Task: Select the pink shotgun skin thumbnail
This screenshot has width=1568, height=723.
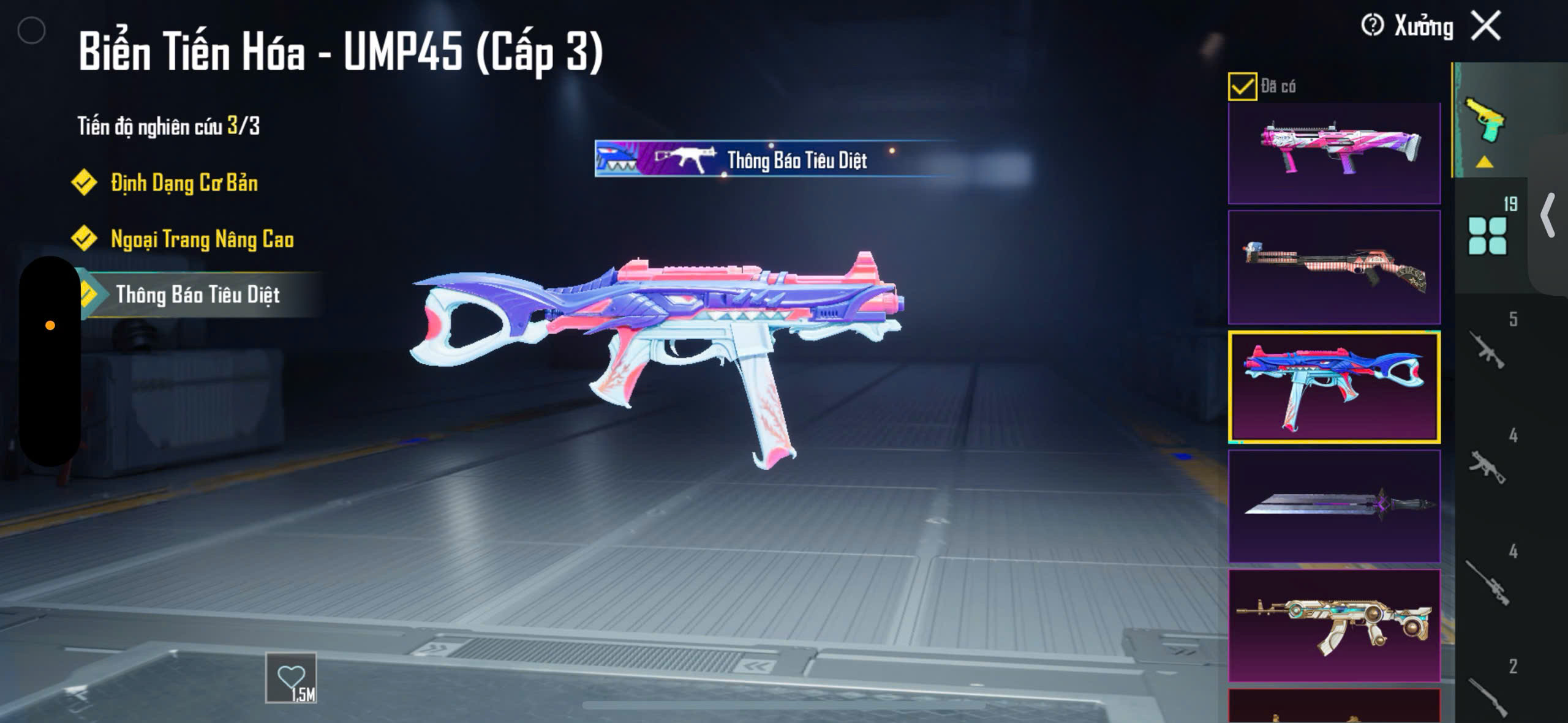Action: point(1334,152)
